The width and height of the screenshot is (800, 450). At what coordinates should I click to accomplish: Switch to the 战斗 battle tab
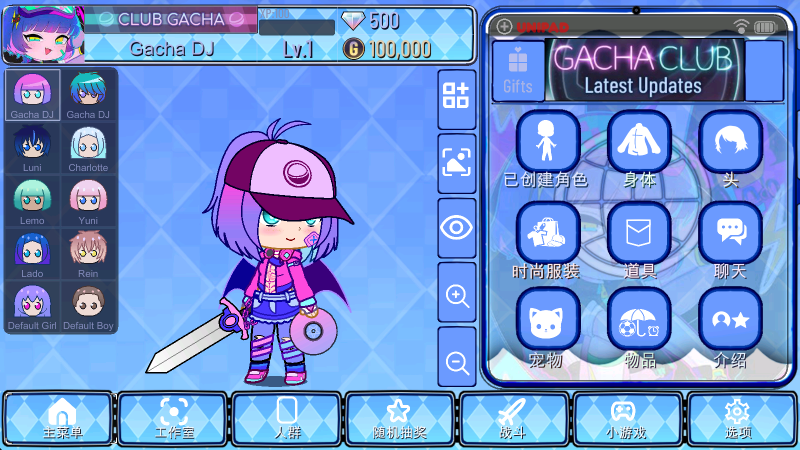point(513,418)
